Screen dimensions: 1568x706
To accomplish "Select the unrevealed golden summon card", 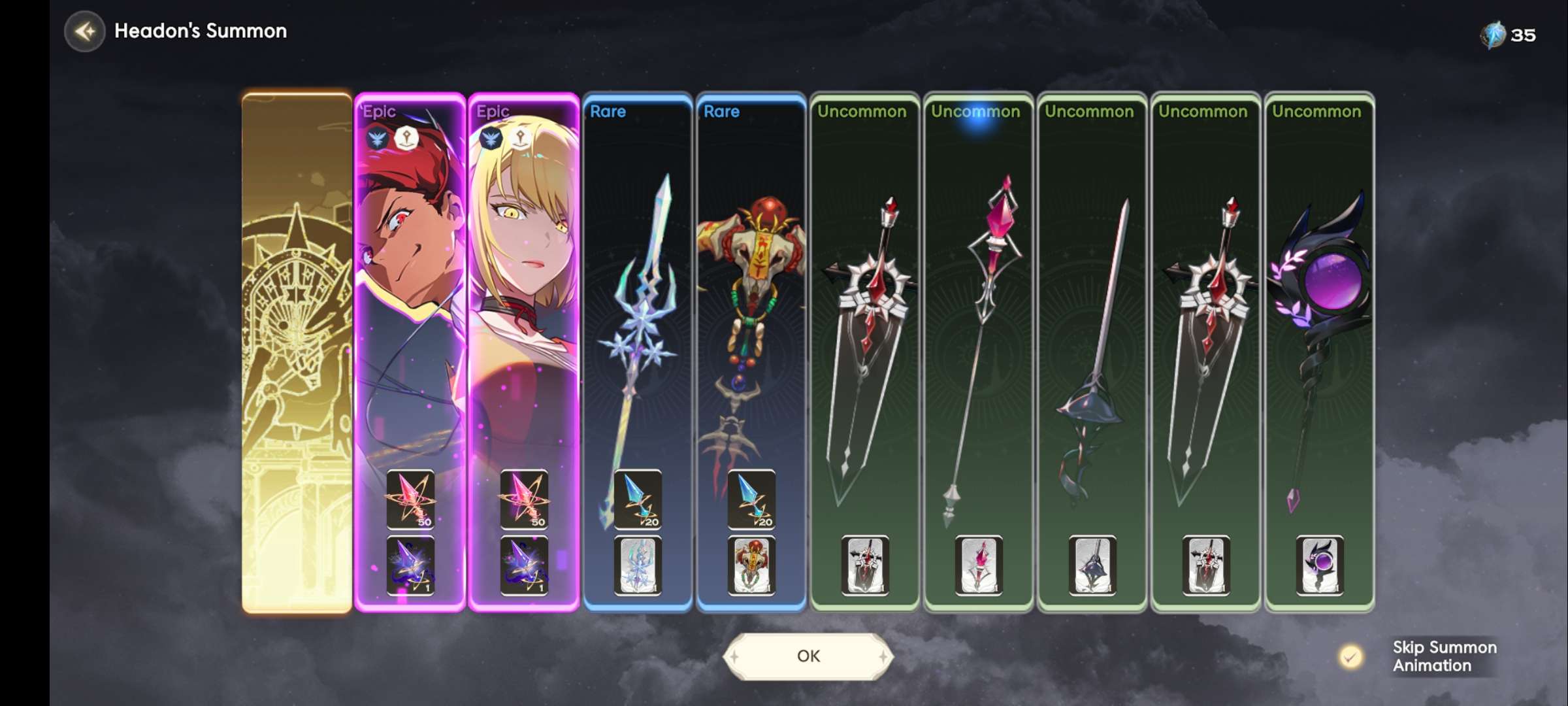I will click(297, 353).
